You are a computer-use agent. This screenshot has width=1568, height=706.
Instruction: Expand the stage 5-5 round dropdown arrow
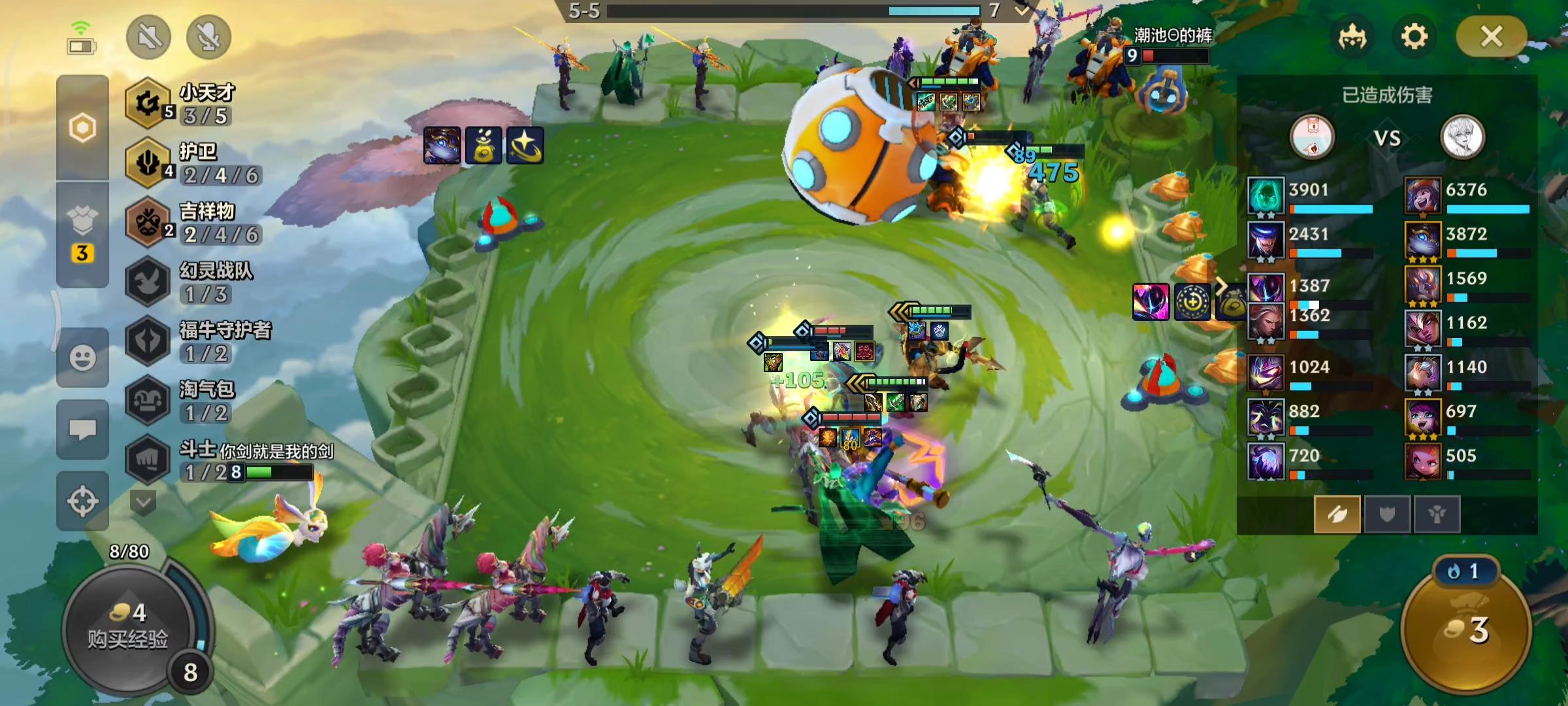click(x=1021, y=10)
